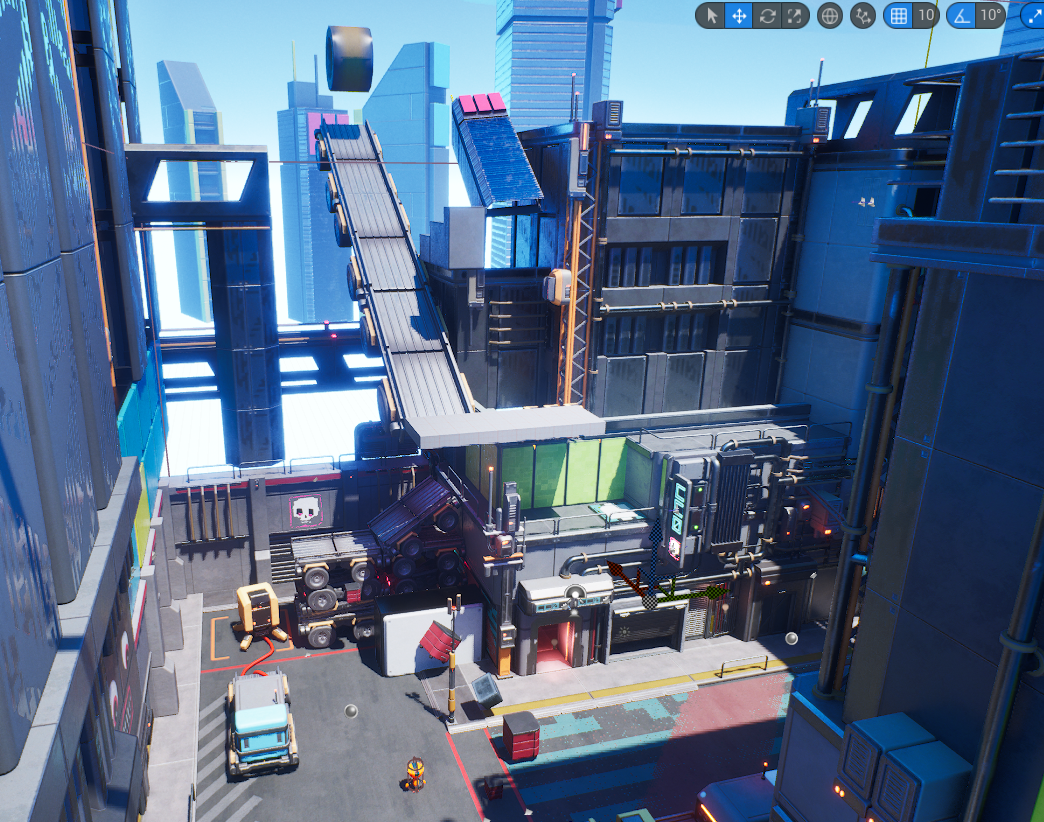
Task: Switch to the scale tool
Action: pyautogui.click(x=794, y=15)
